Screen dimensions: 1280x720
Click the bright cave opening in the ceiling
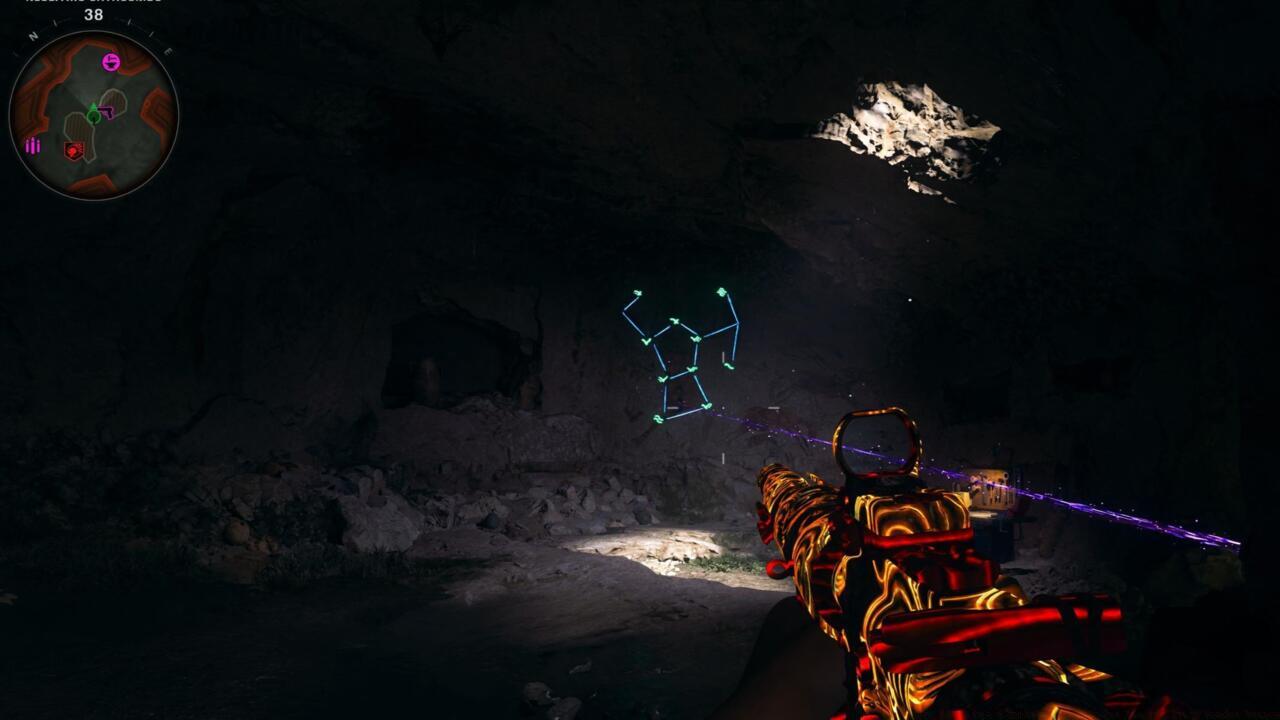[x=910, y=125]
